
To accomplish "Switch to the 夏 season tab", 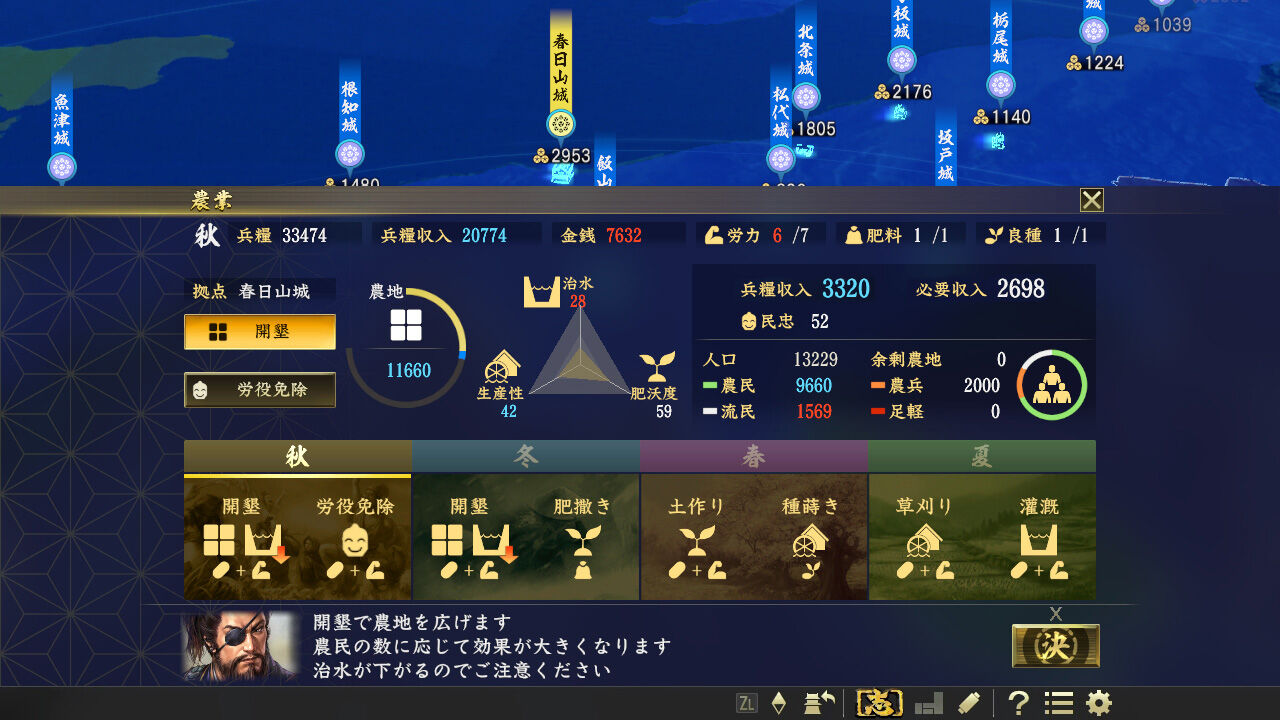I will pyautogui.click(x=981, y=456).
